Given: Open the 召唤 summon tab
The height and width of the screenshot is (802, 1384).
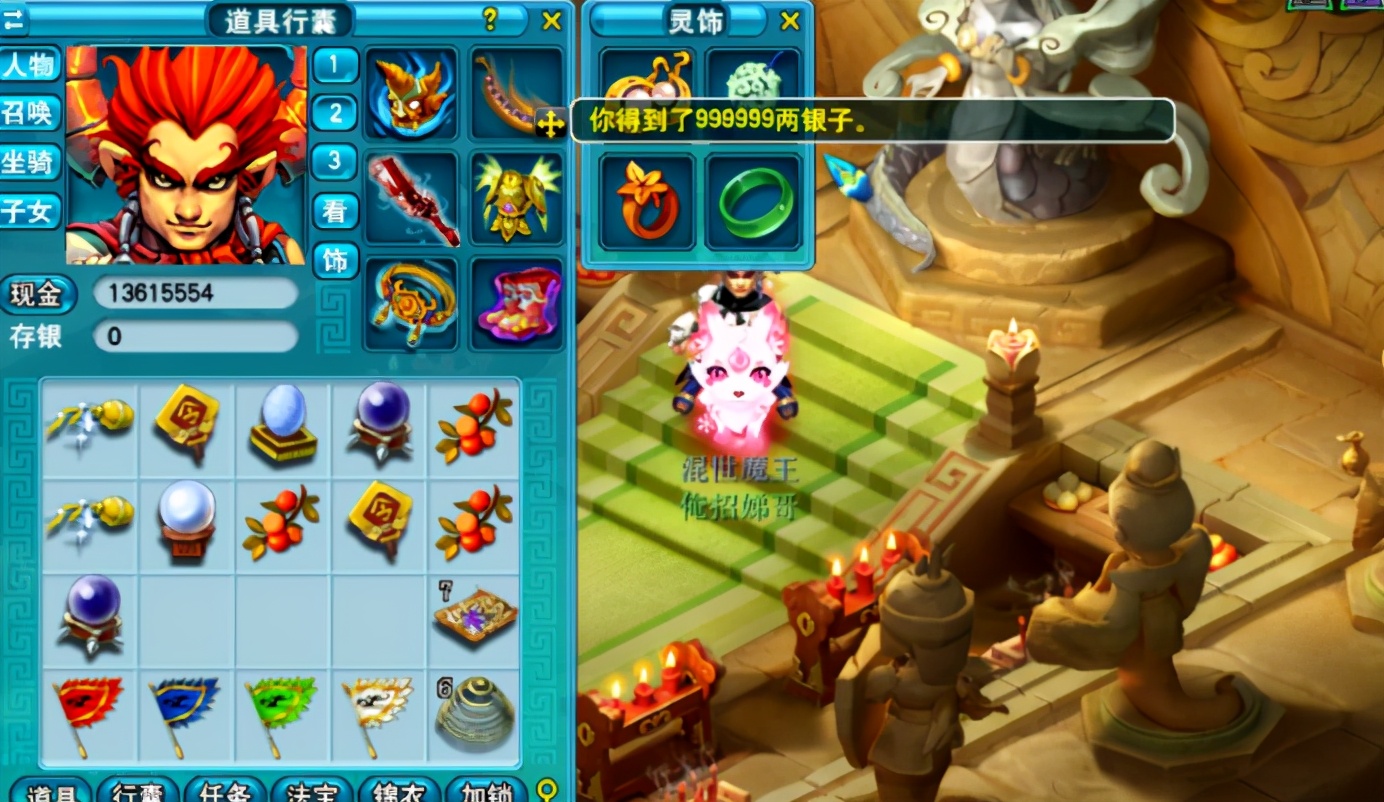Looking at the screenshot, I should click(29, 114).
